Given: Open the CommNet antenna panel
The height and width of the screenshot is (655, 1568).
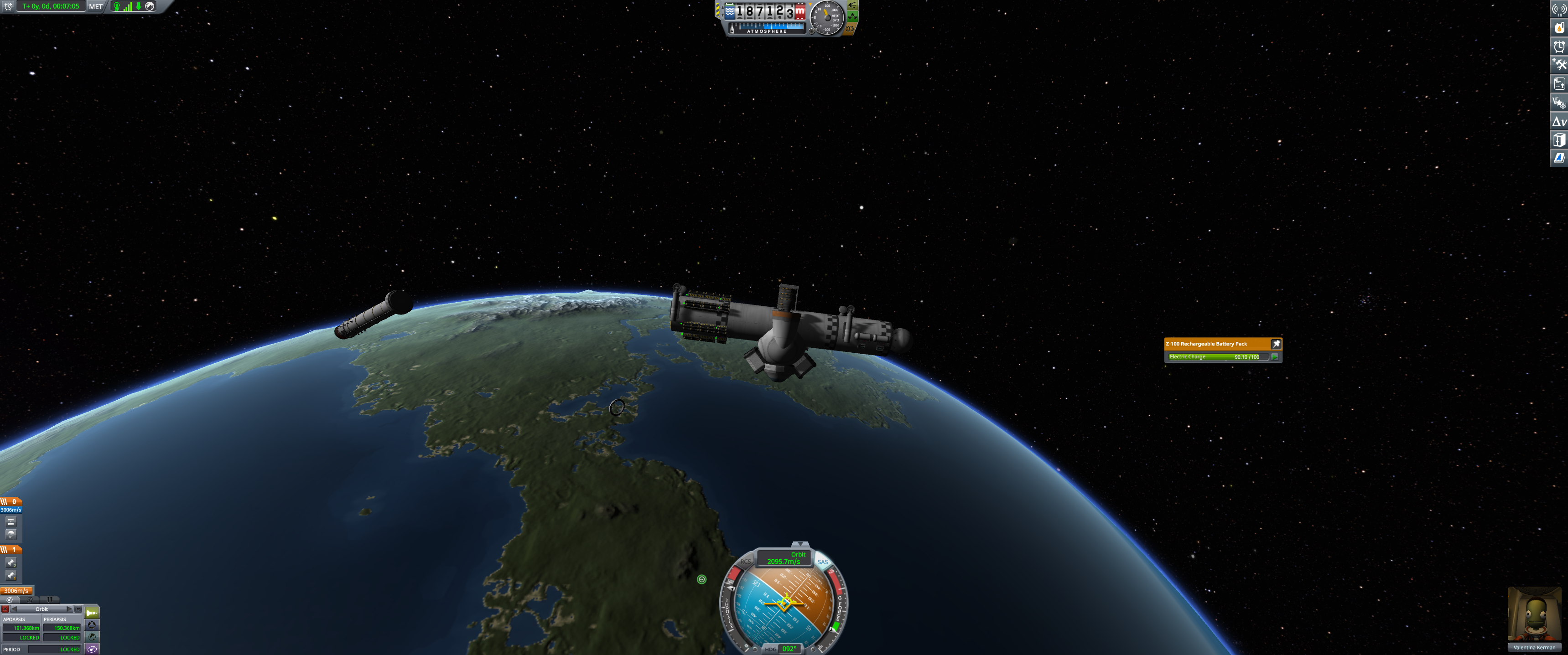Looking at the screenshot, I should pyautogui.click(x=1559, y=10).
